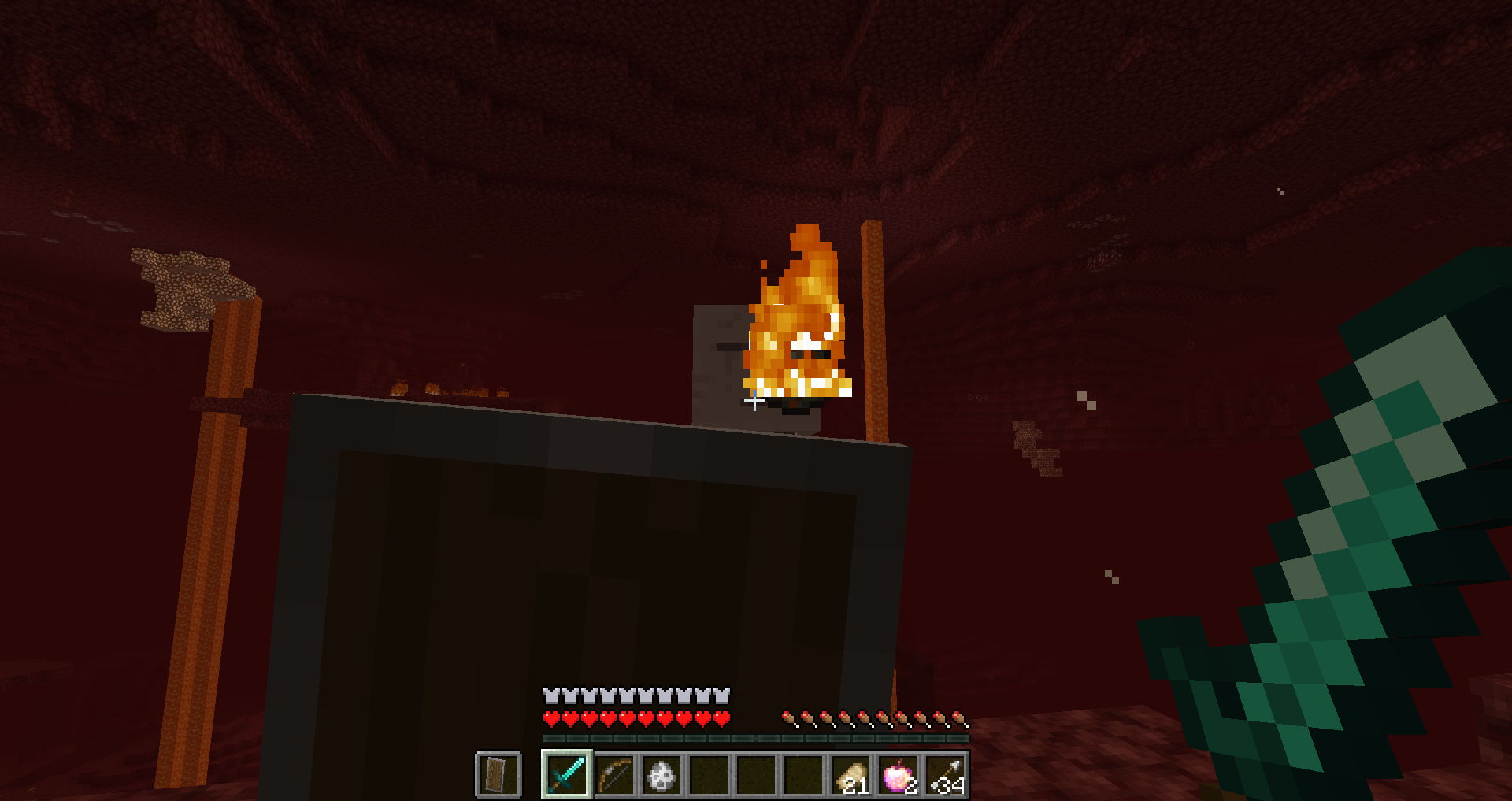The width and height of the screenshot is (1512, 801).
Task: Pick the enchanted golden apple slot
Action: (899, 775)
